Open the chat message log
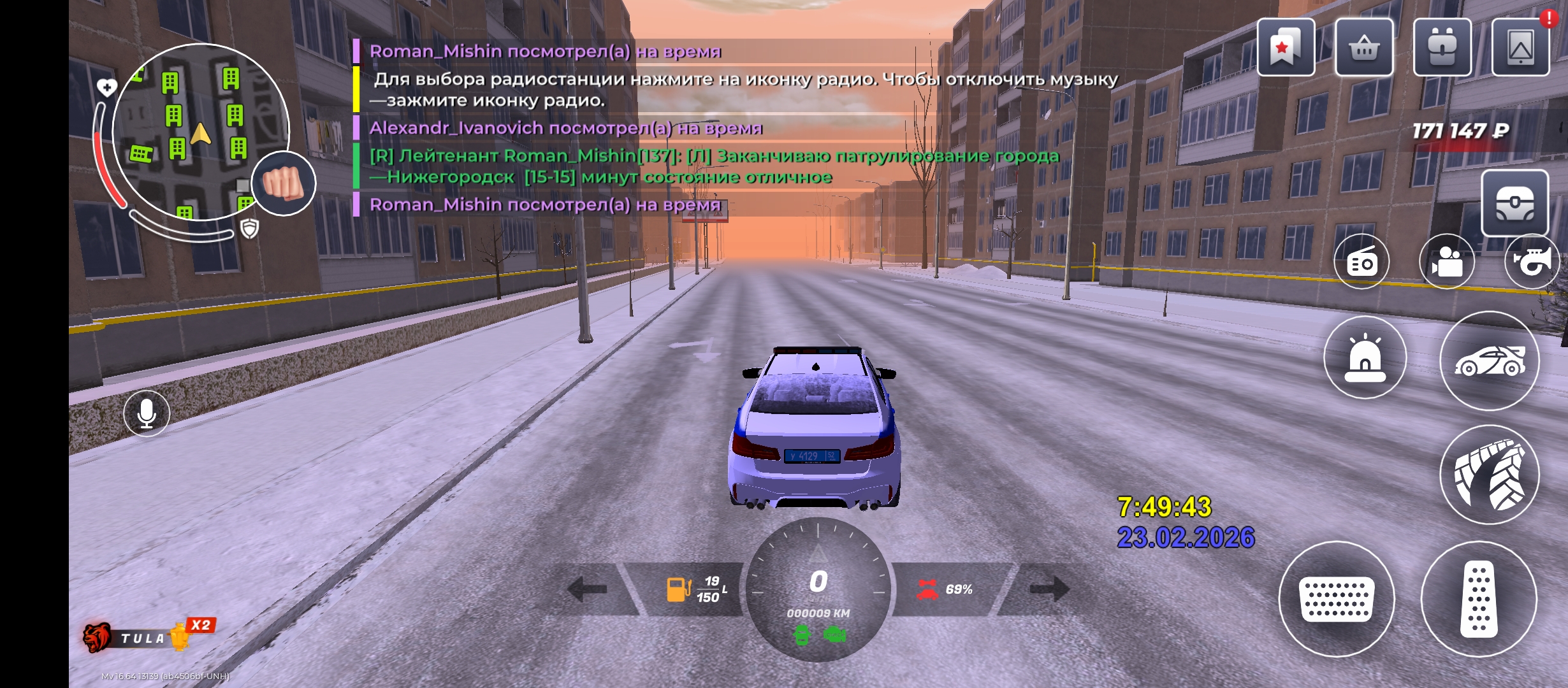 click(x=637, y=127)
